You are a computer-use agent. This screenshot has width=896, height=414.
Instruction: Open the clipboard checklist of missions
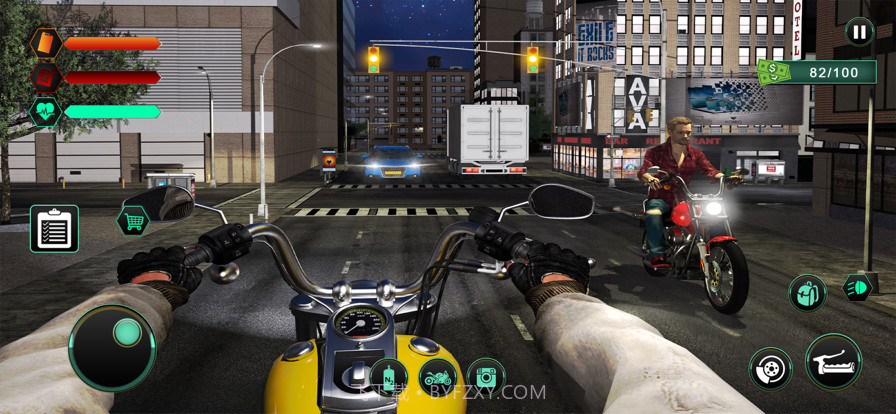tap(54, 229)
